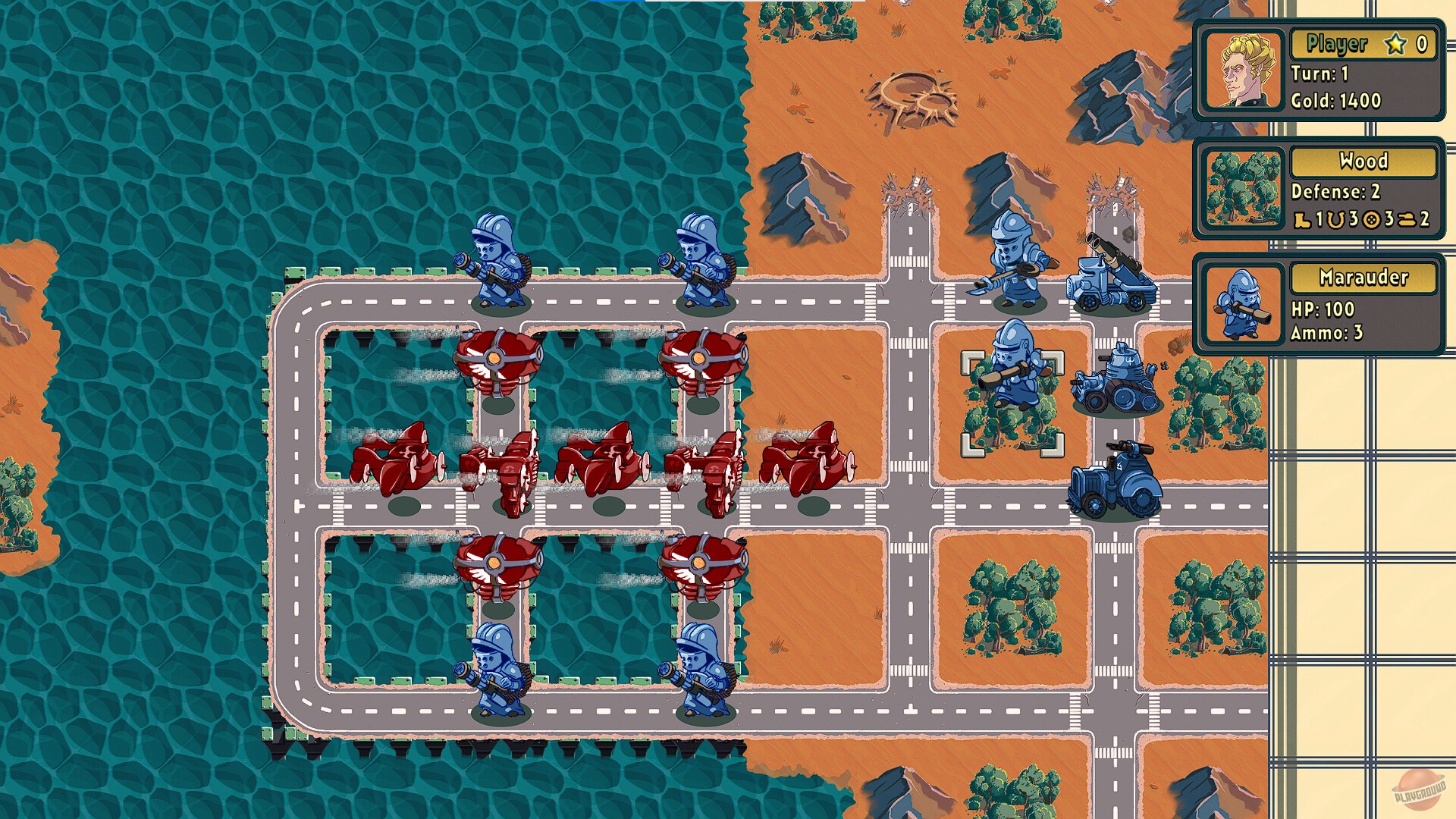Click the horseshoe cavalry movement icon
Viewport: 1456px width, 819px height.
tap(1336, 220)
